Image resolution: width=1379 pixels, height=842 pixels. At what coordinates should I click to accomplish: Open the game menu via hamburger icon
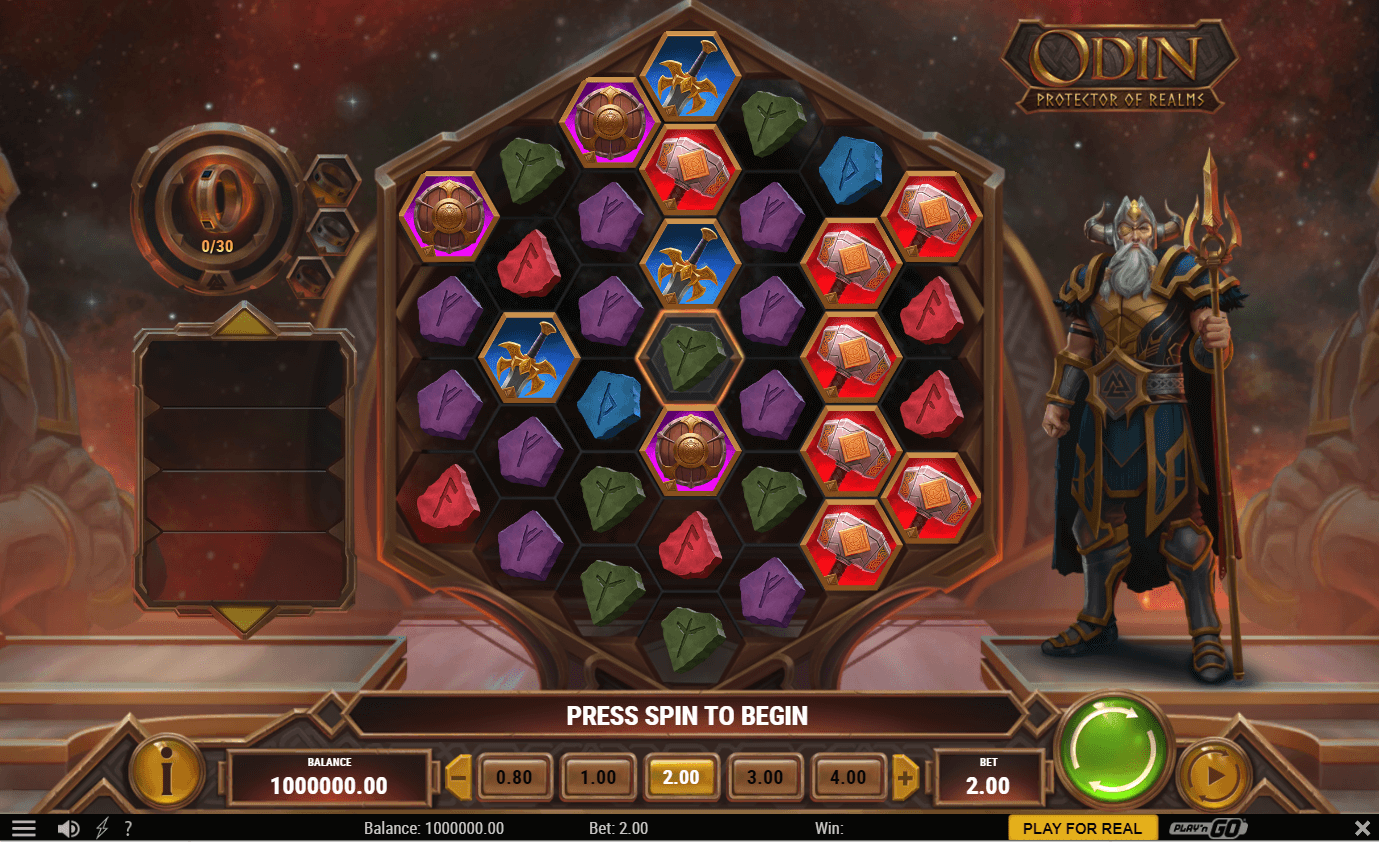24,827
